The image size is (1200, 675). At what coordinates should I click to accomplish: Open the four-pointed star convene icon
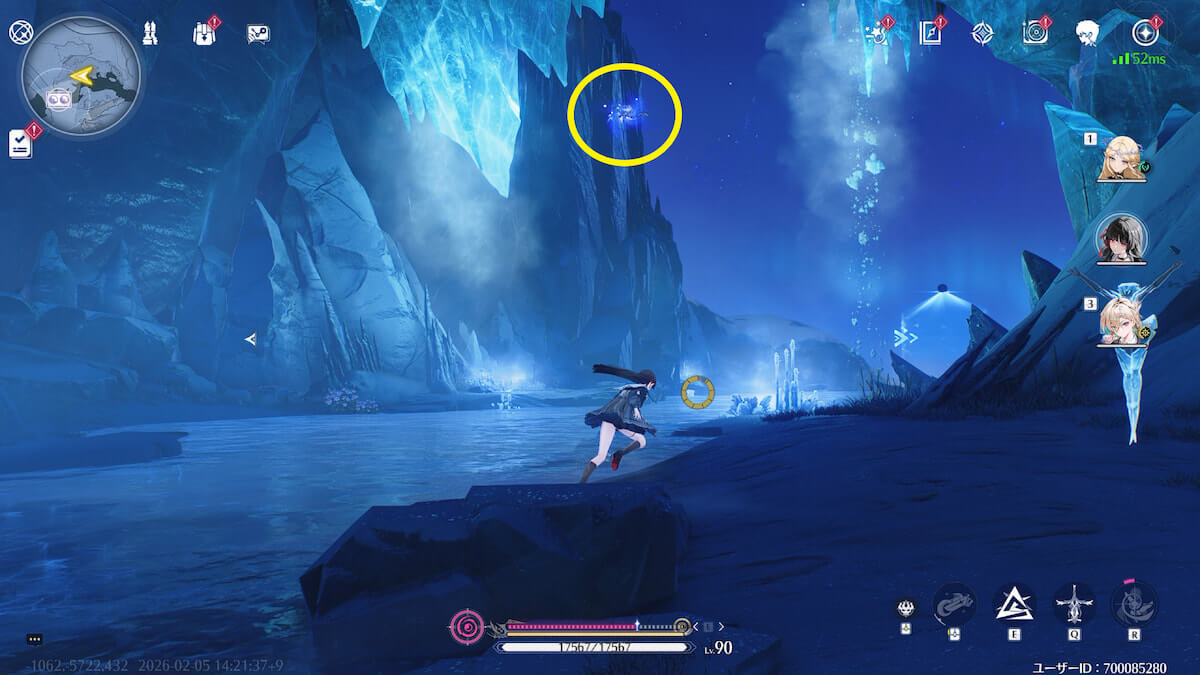click(983, 33)
